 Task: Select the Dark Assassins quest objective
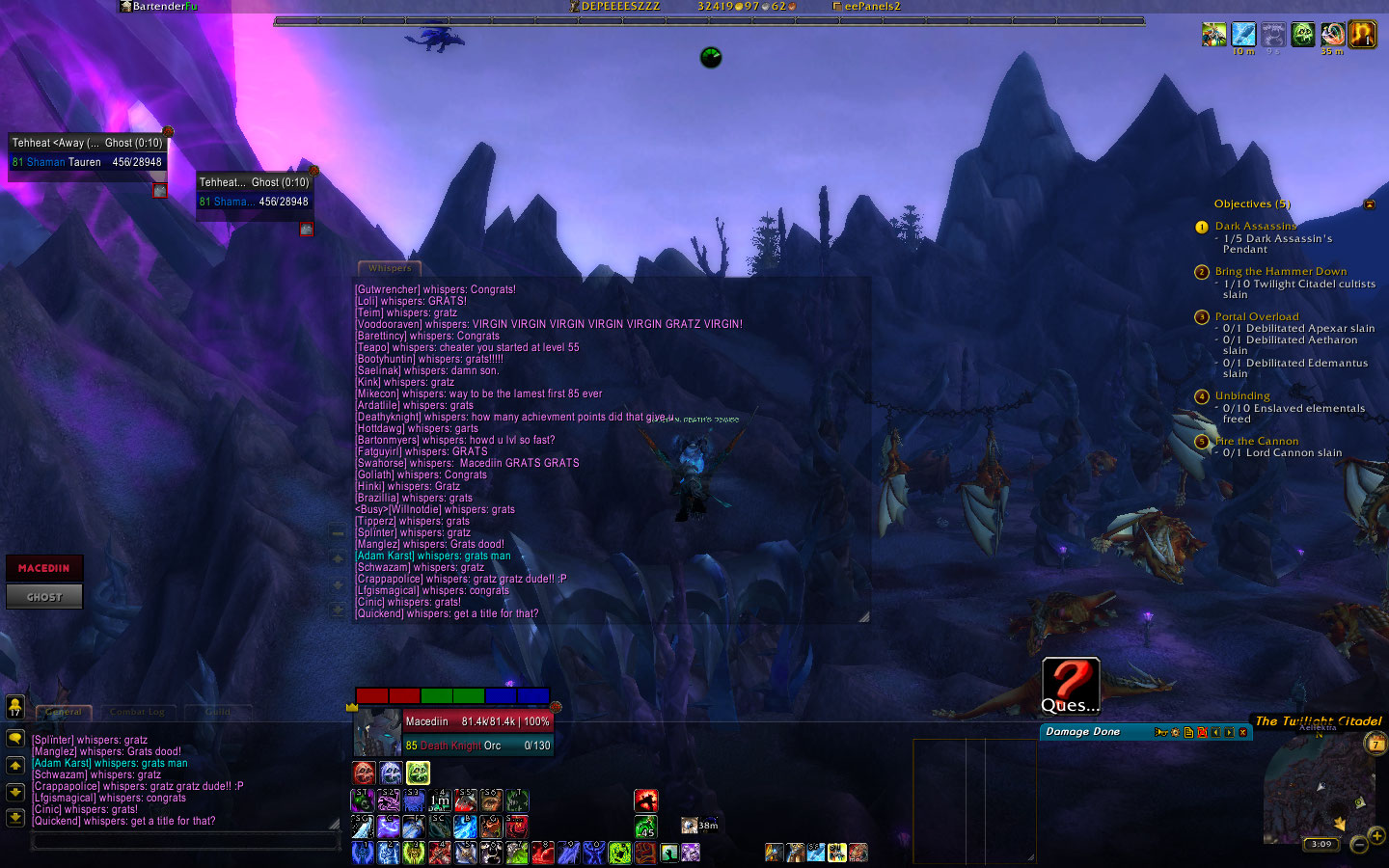(x=1255, y=226)
